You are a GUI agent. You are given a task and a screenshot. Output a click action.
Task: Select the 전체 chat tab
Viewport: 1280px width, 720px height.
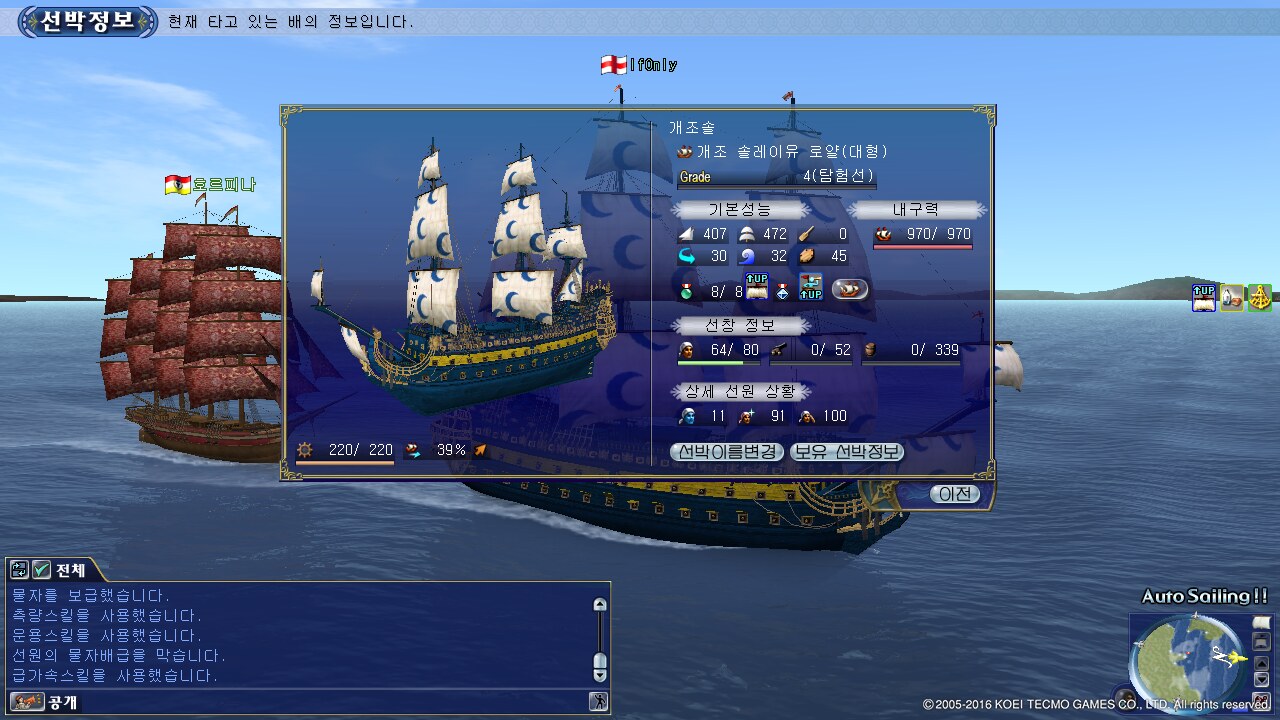point(71,571)
